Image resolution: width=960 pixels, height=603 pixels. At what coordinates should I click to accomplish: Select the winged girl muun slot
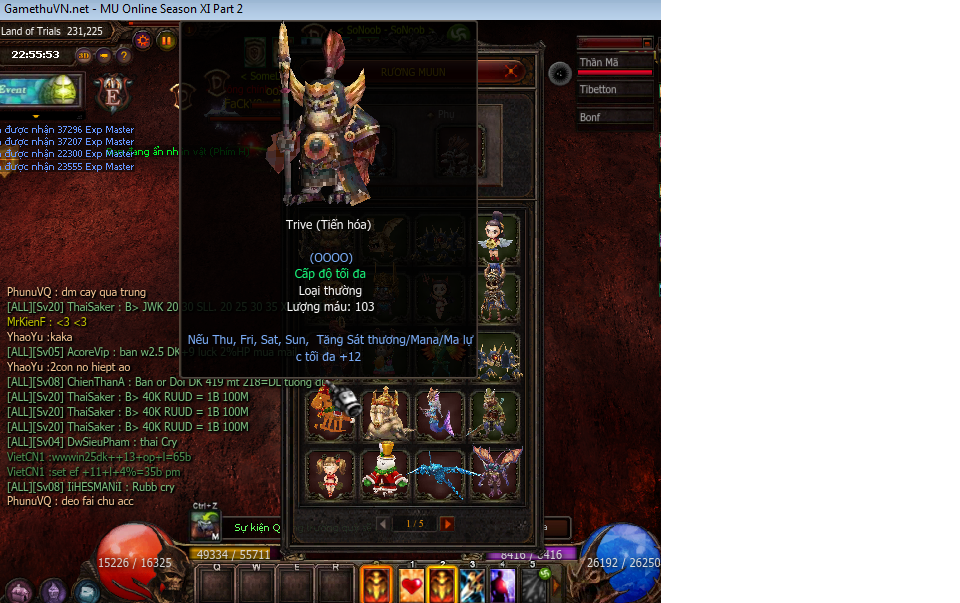pos(495,237)
